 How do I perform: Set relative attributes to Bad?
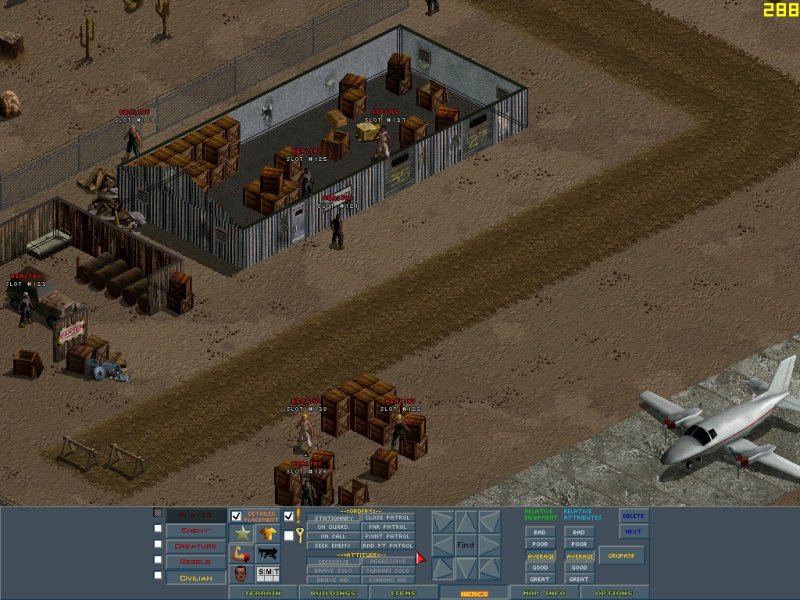coord(578,532)
